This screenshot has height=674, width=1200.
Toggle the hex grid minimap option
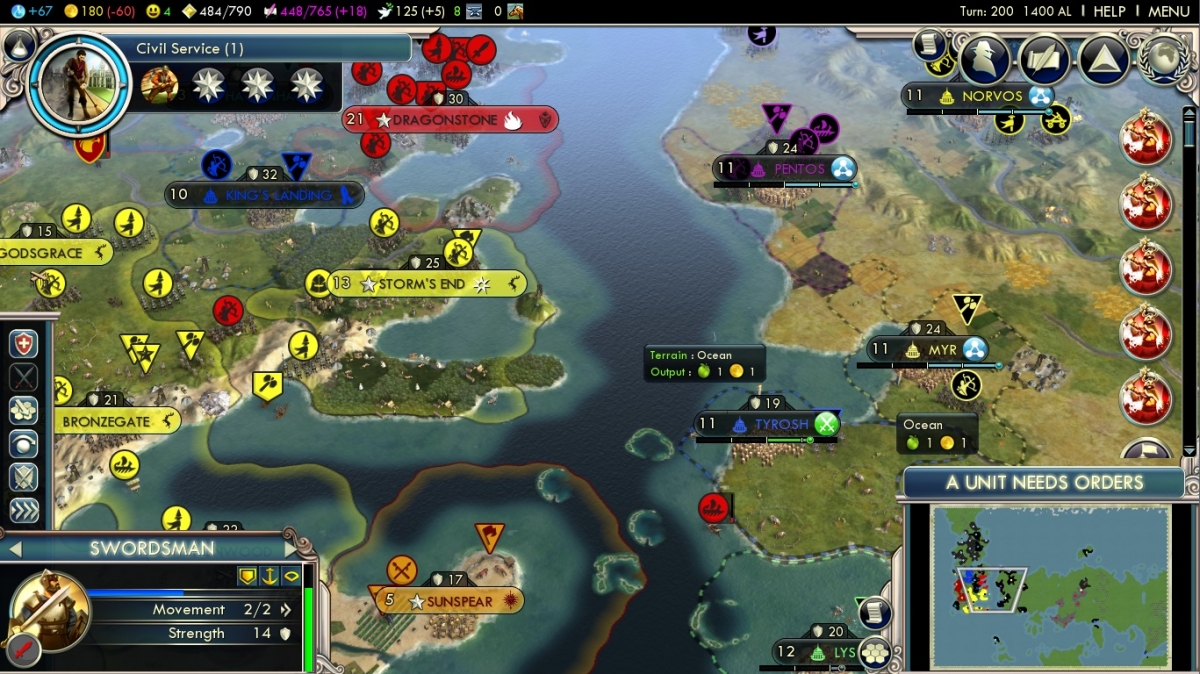point(874,651)
